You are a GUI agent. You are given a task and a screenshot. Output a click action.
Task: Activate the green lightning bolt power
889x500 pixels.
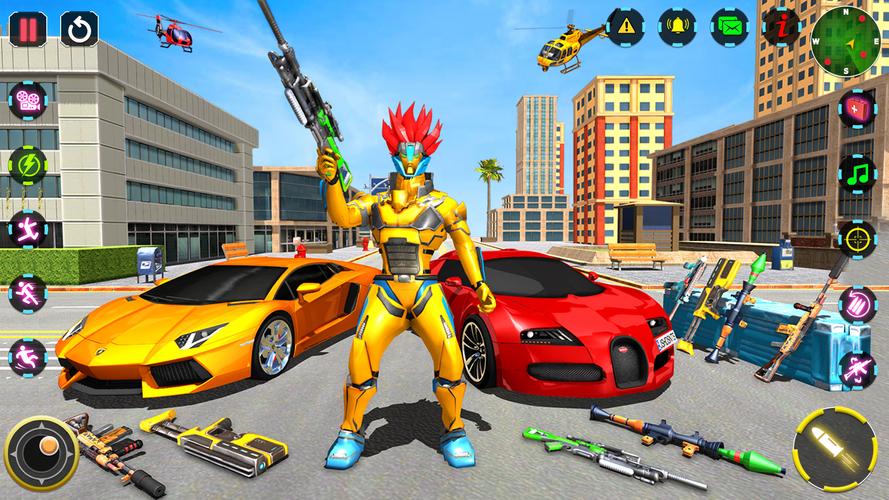click(x=27, y=165)
